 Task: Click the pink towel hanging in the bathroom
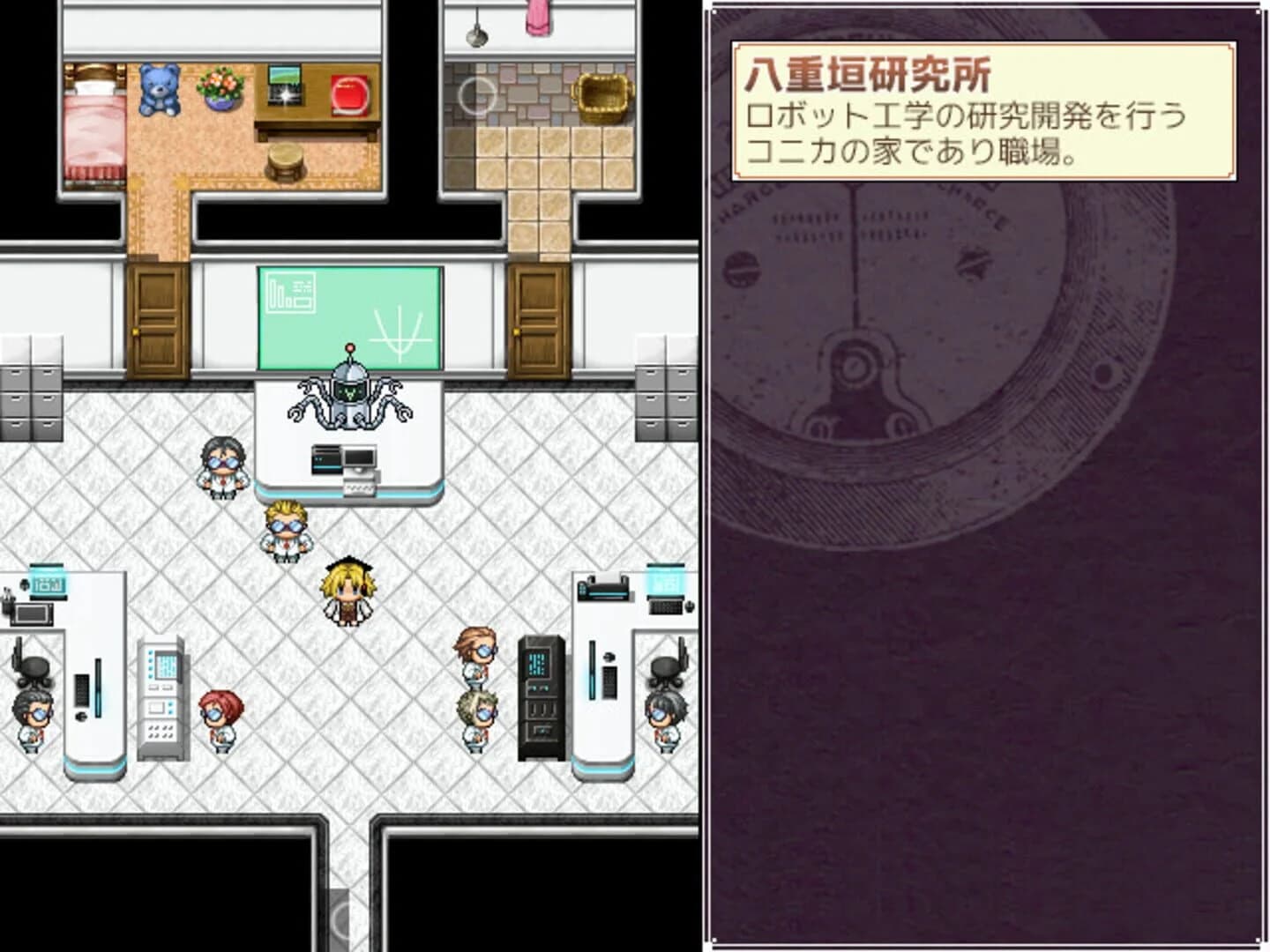[538, 16]
